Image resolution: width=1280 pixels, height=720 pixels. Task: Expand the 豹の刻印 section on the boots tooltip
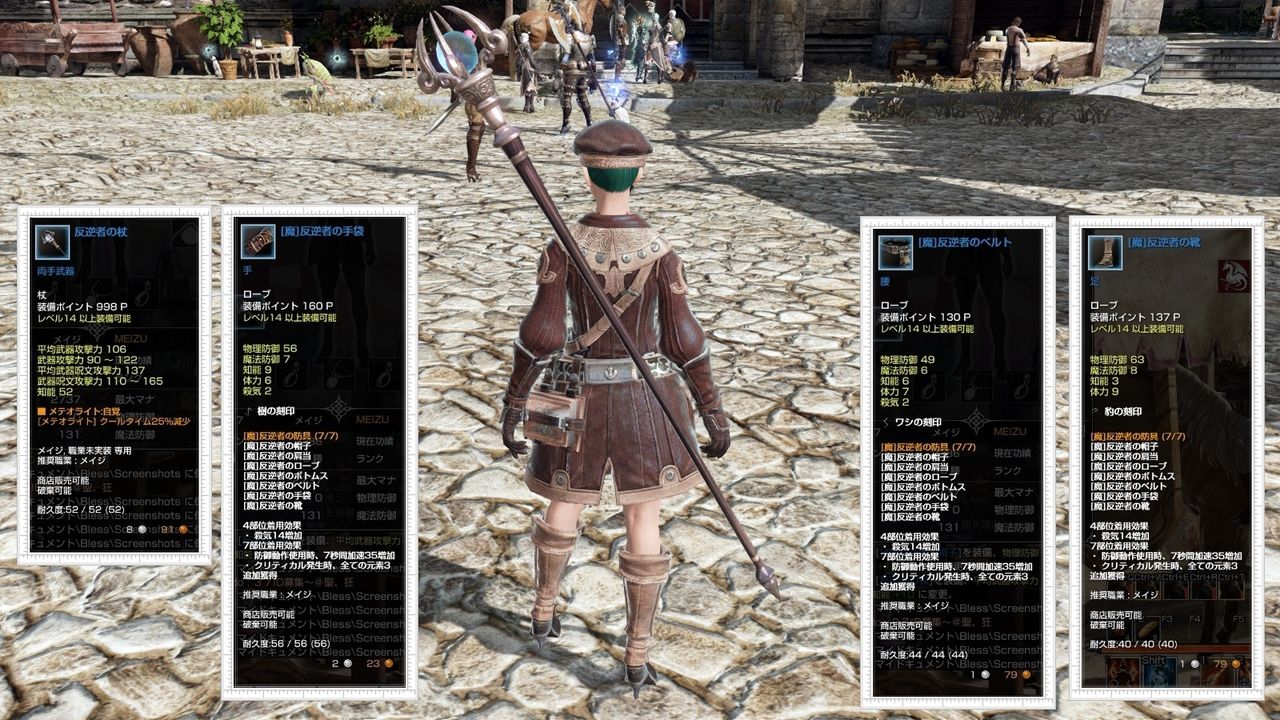tap(1122, 410)
